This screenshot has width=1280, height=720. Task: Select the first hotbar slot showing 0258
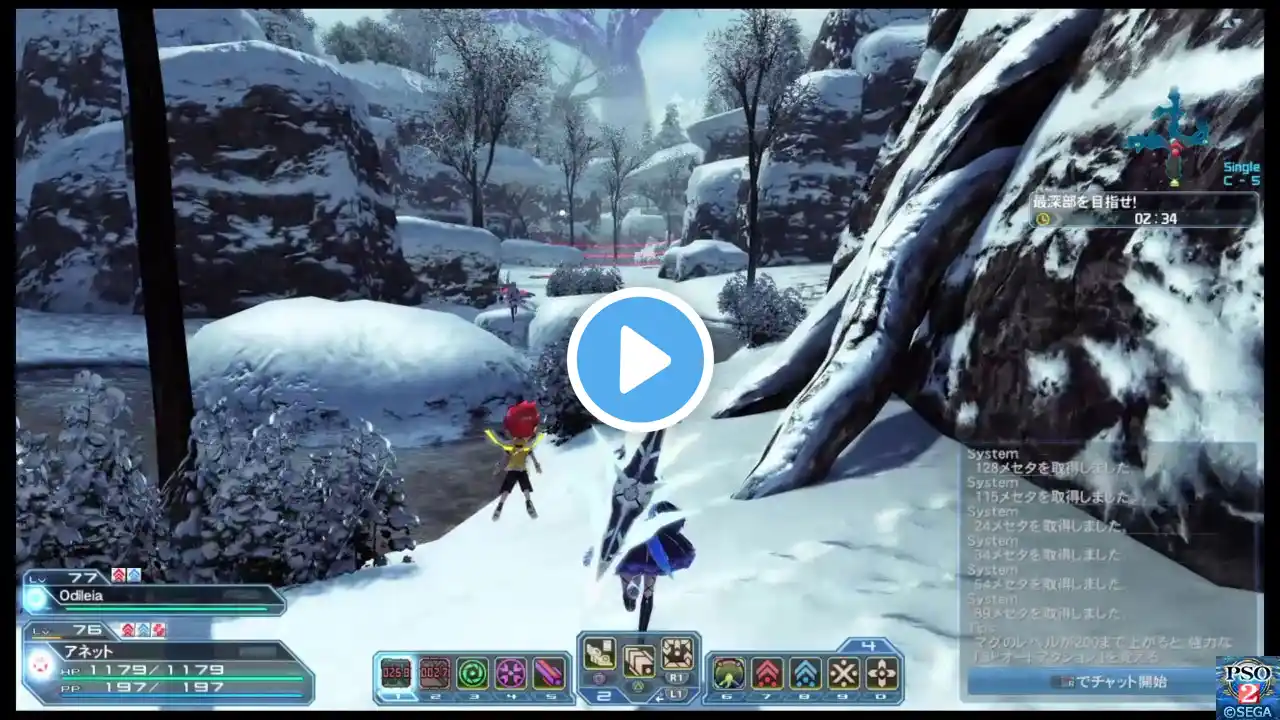[x=396, y=673]
